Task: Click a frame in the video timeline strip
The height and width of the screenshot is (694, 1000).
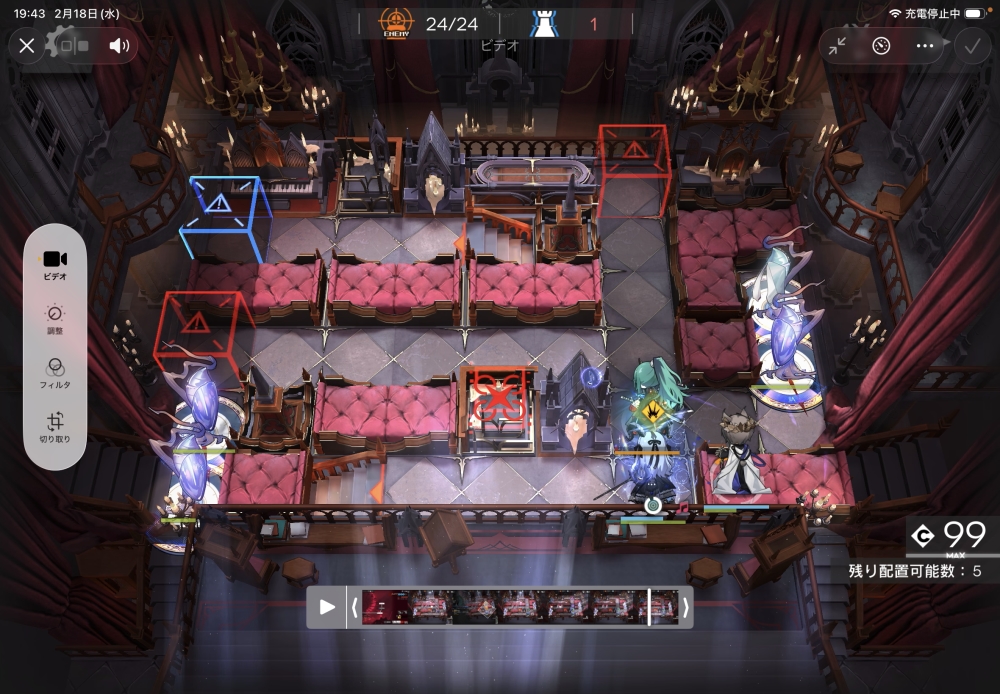Action: click(520, 607)
